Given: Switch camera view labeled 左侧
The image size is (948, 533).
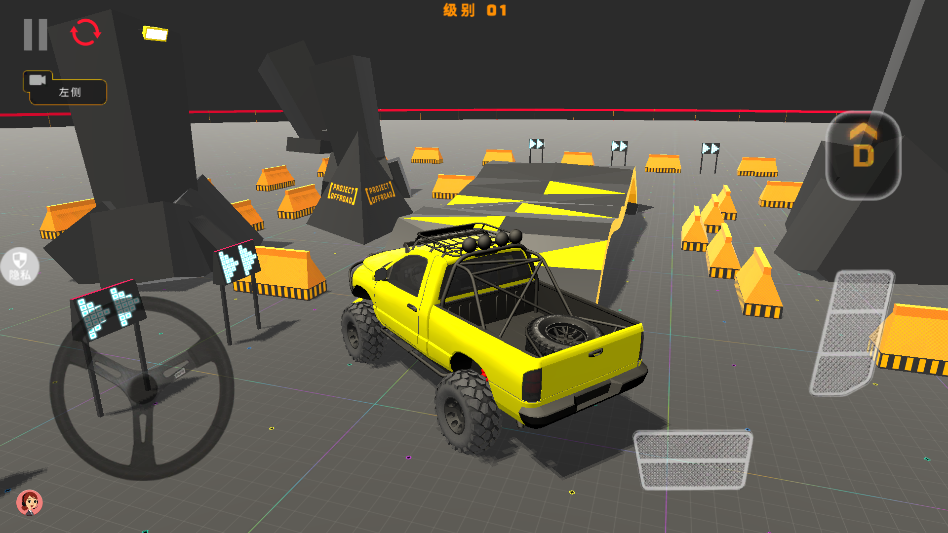Looking at the screenshot, I should [x=66, y=89].
